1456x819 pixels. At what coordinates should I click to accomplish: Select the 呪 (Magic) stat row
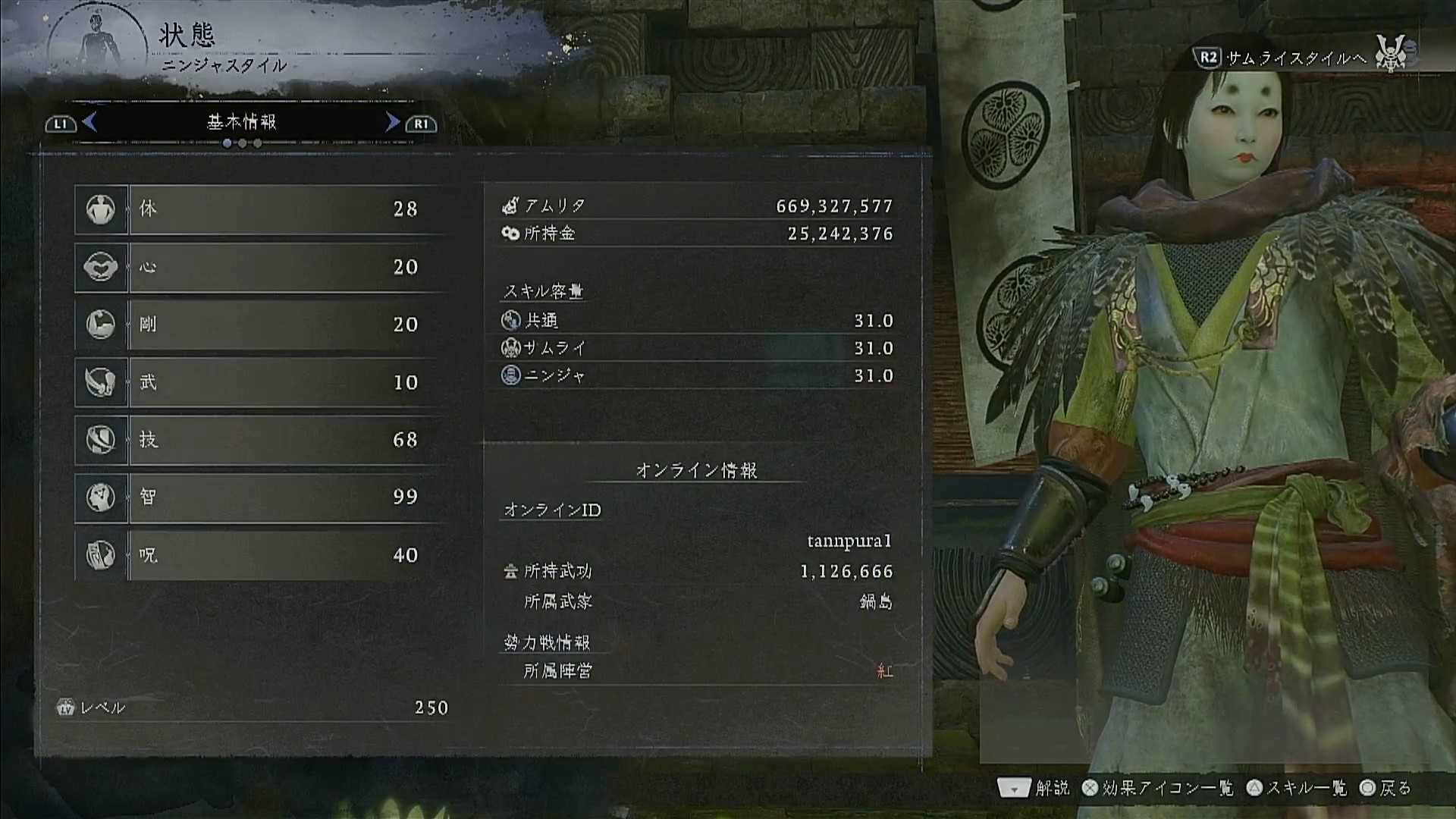point(258,555)
